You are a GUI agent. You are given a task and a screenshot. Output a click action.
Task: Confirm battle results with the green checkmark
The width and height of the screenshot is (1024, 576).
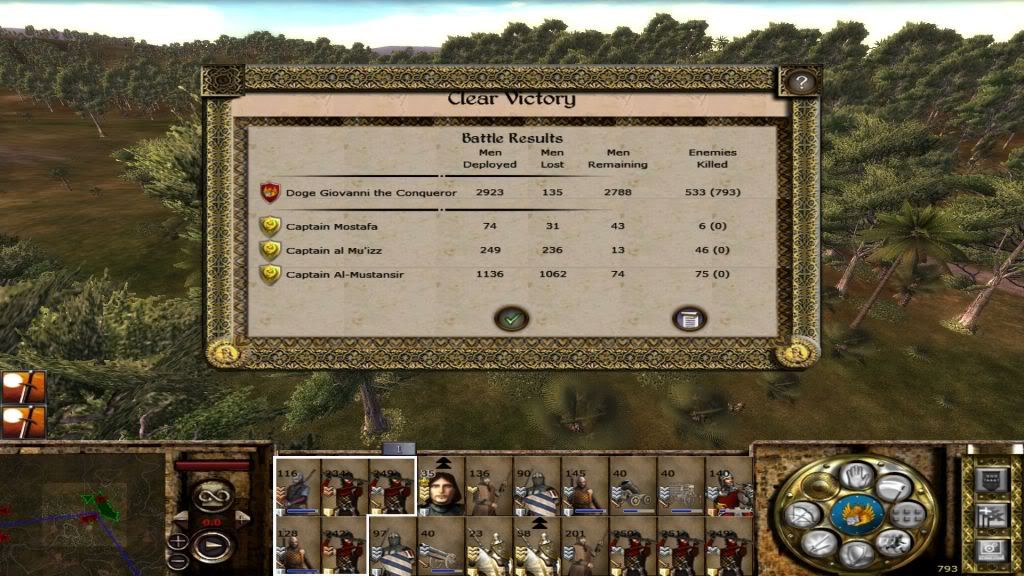click(x=512, y=319)
